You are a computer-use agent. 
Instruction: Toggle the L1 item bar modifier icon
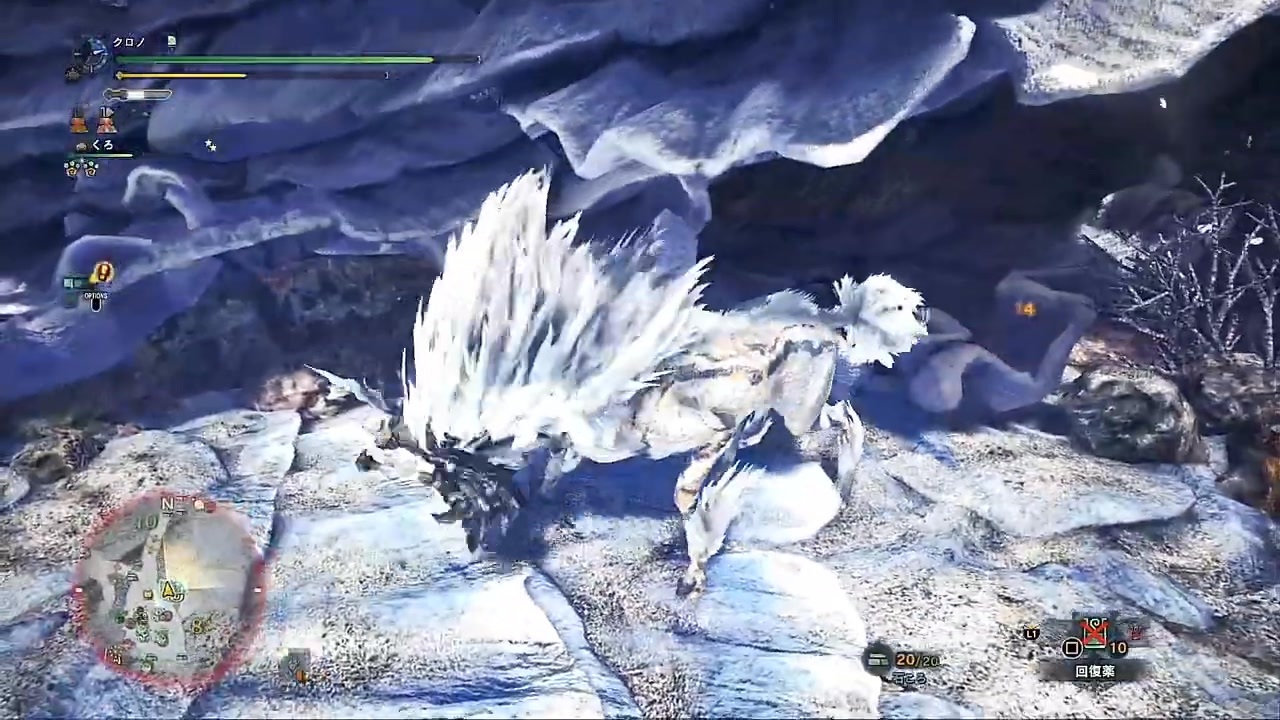tap(1031, 634)
